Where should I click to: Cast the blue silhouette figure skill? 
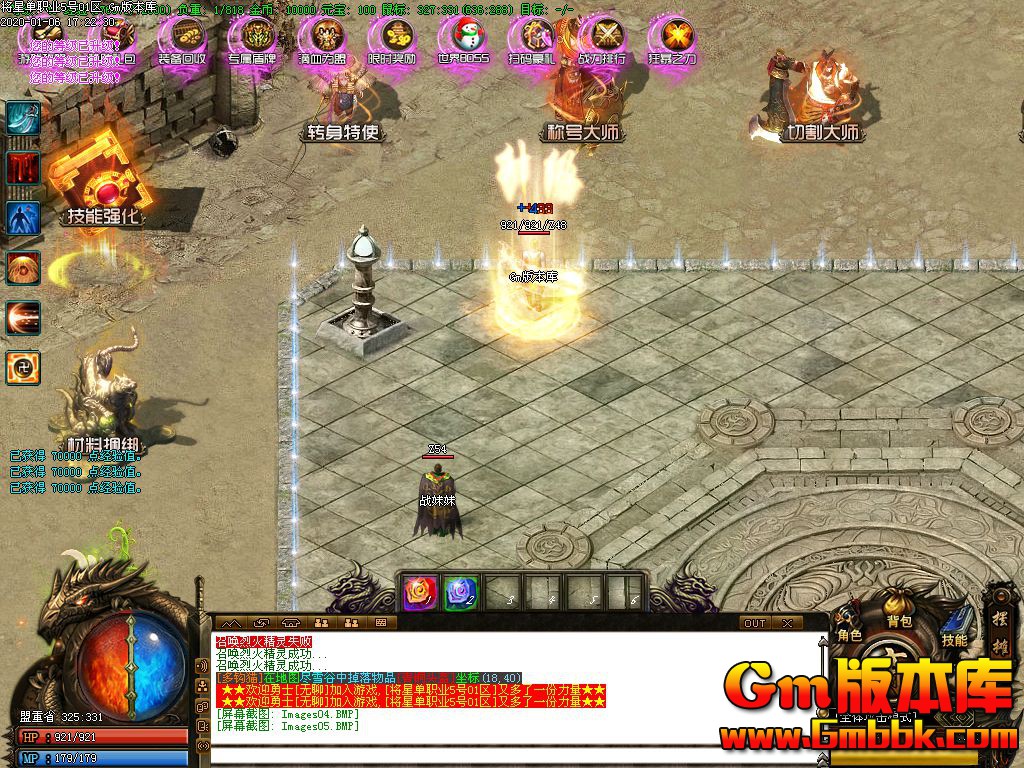coord(23,218)
